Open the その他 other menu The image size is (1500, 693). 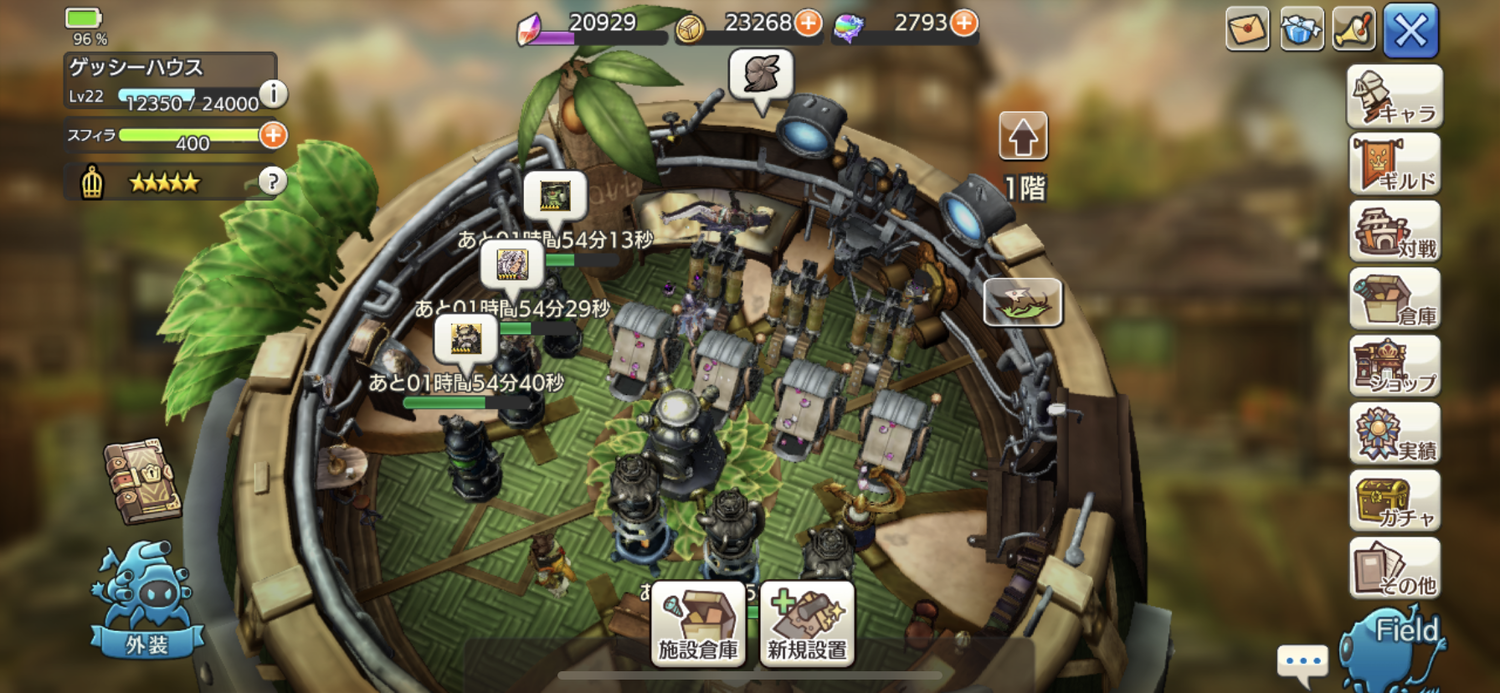(x=1395, y=567)
